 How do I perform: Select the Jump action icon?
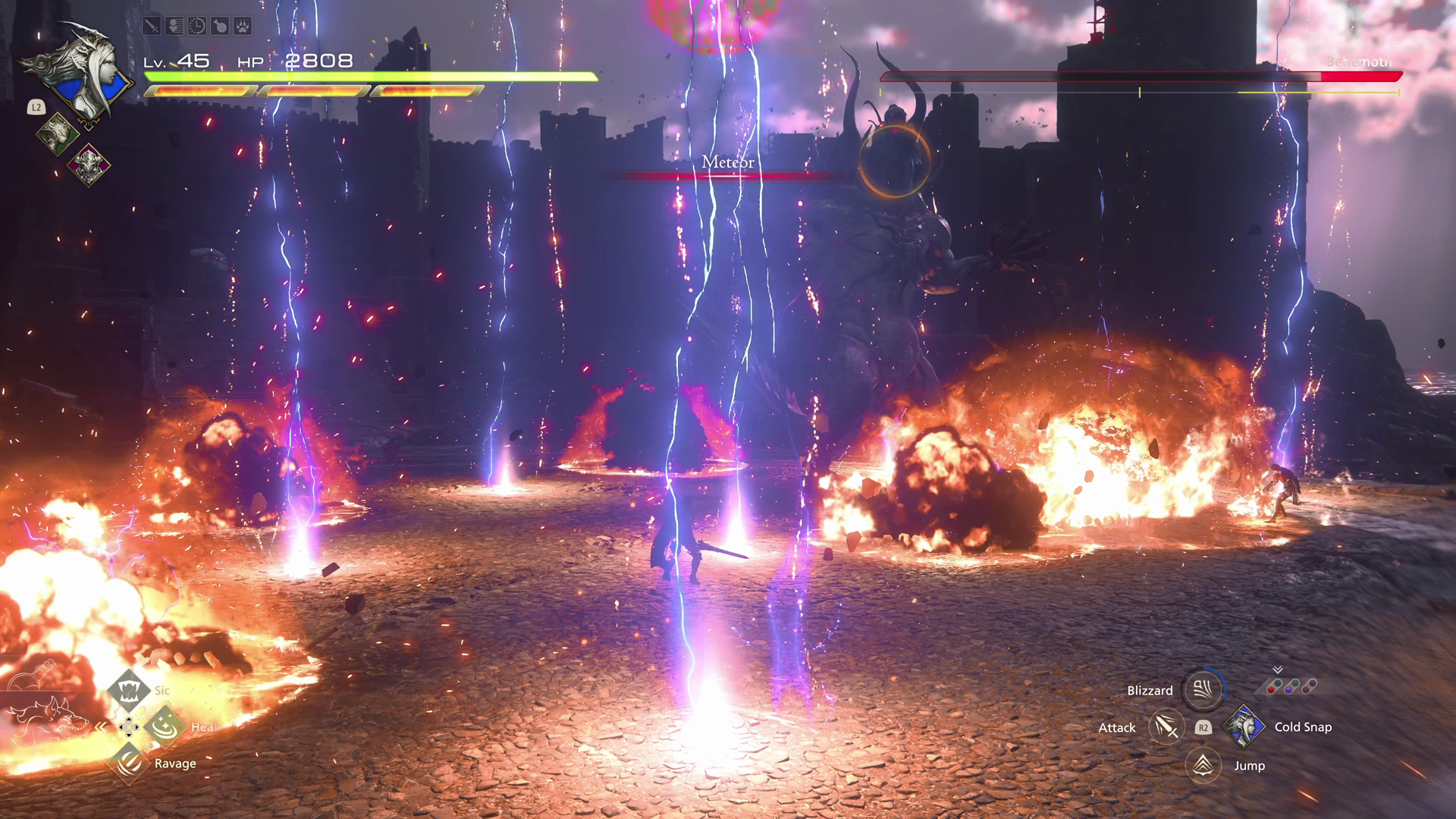point(1203,765)
